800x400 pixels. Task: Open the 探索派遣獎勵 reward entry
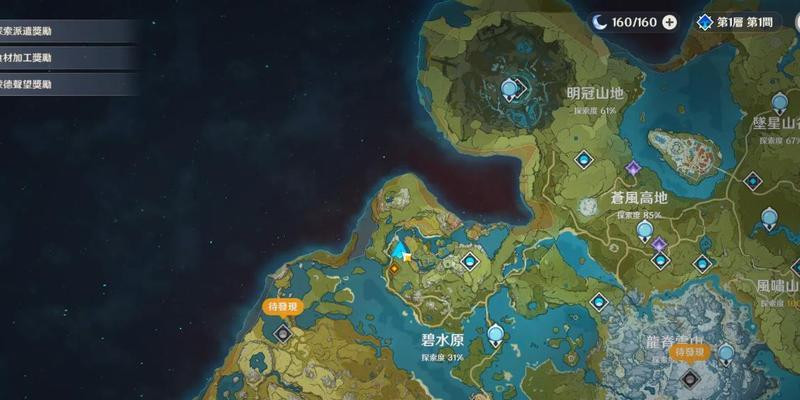(x=60, y=31)
